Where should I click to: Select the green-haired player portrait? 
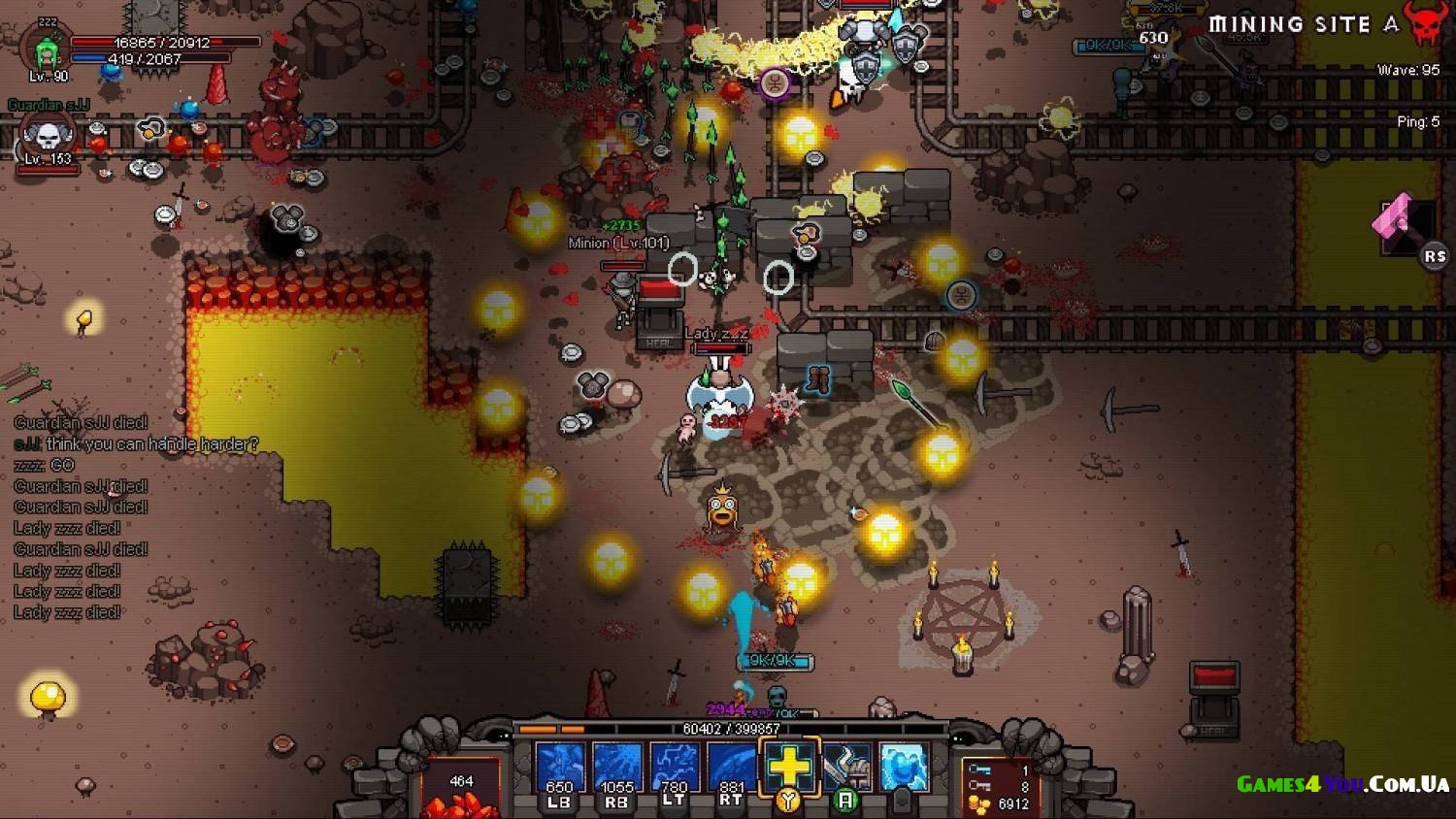click(x=46, y=50)
